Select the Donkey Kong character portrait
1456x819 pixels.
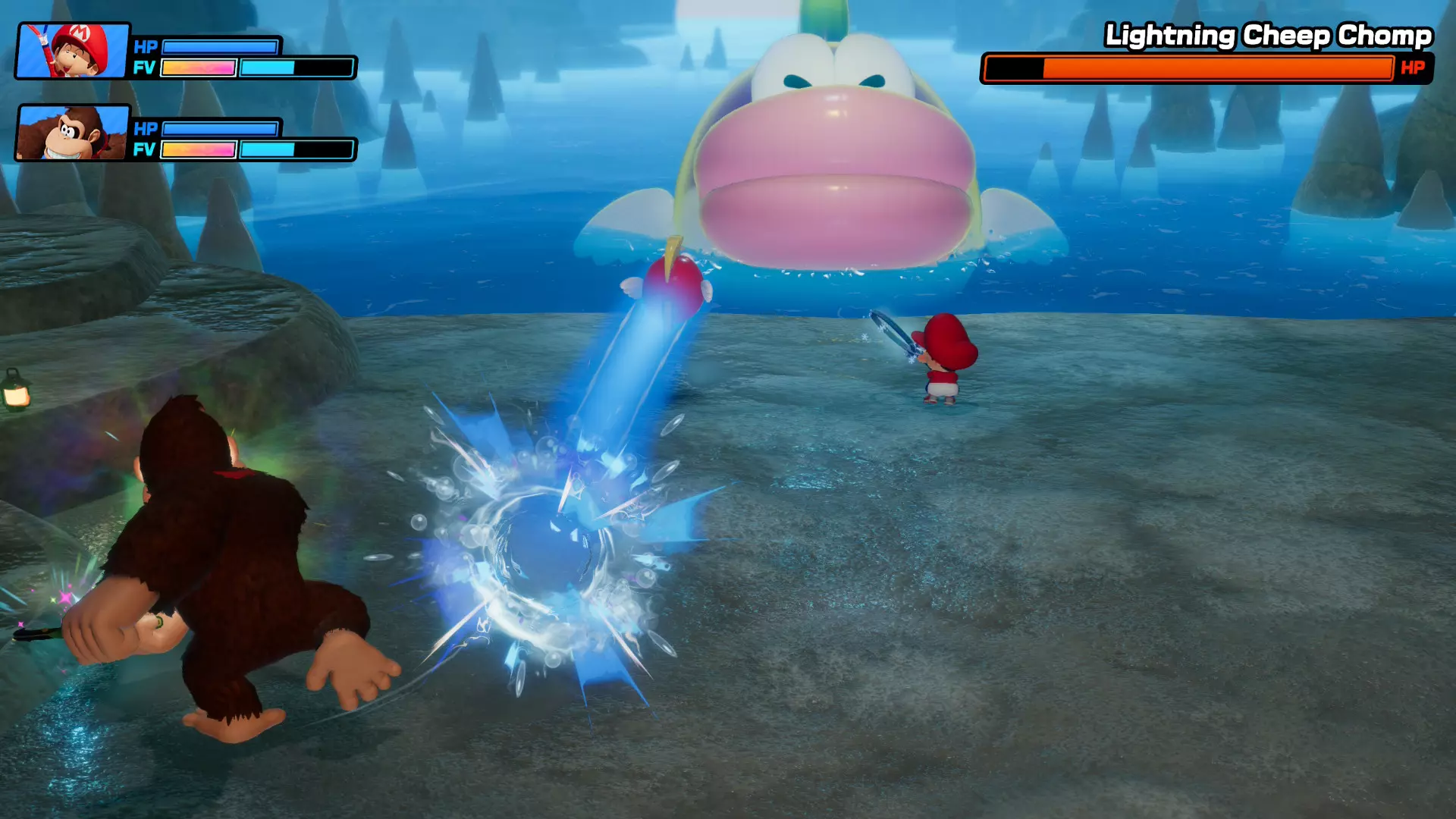pos(74,133)
